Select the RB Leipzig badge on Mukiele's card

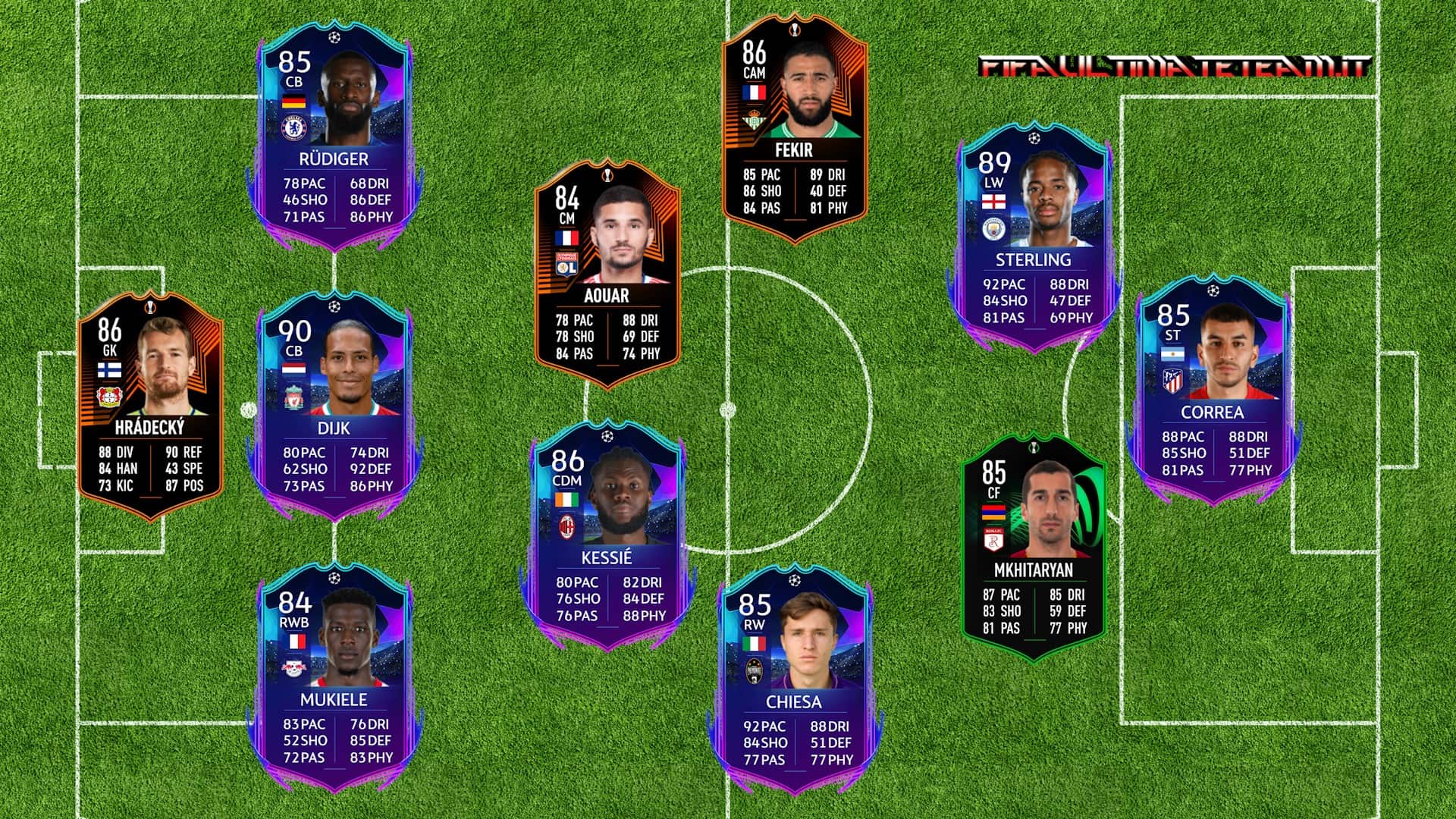click(294, 667)
